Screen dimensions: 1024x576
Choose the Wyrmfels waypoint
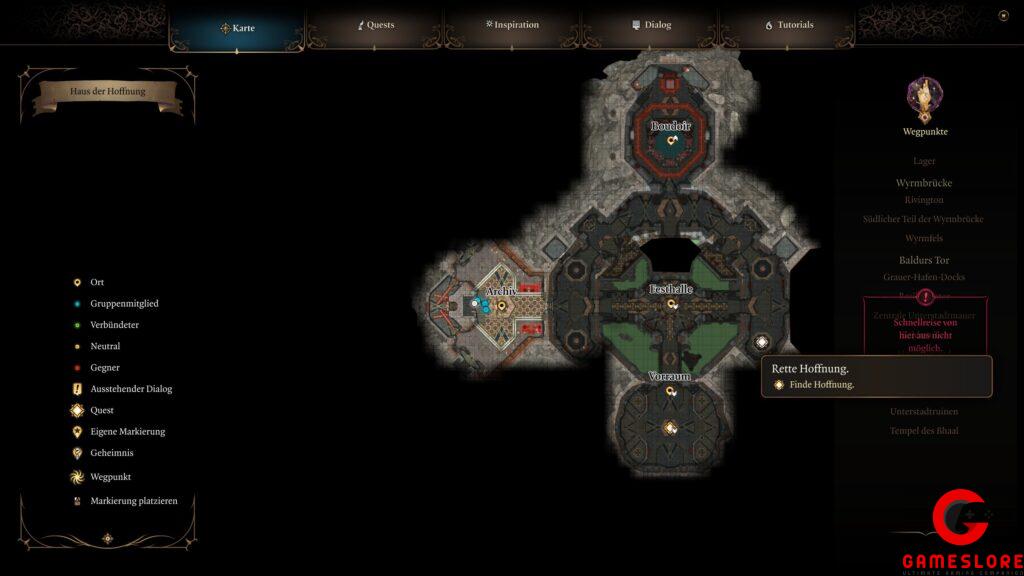point(924,238)
